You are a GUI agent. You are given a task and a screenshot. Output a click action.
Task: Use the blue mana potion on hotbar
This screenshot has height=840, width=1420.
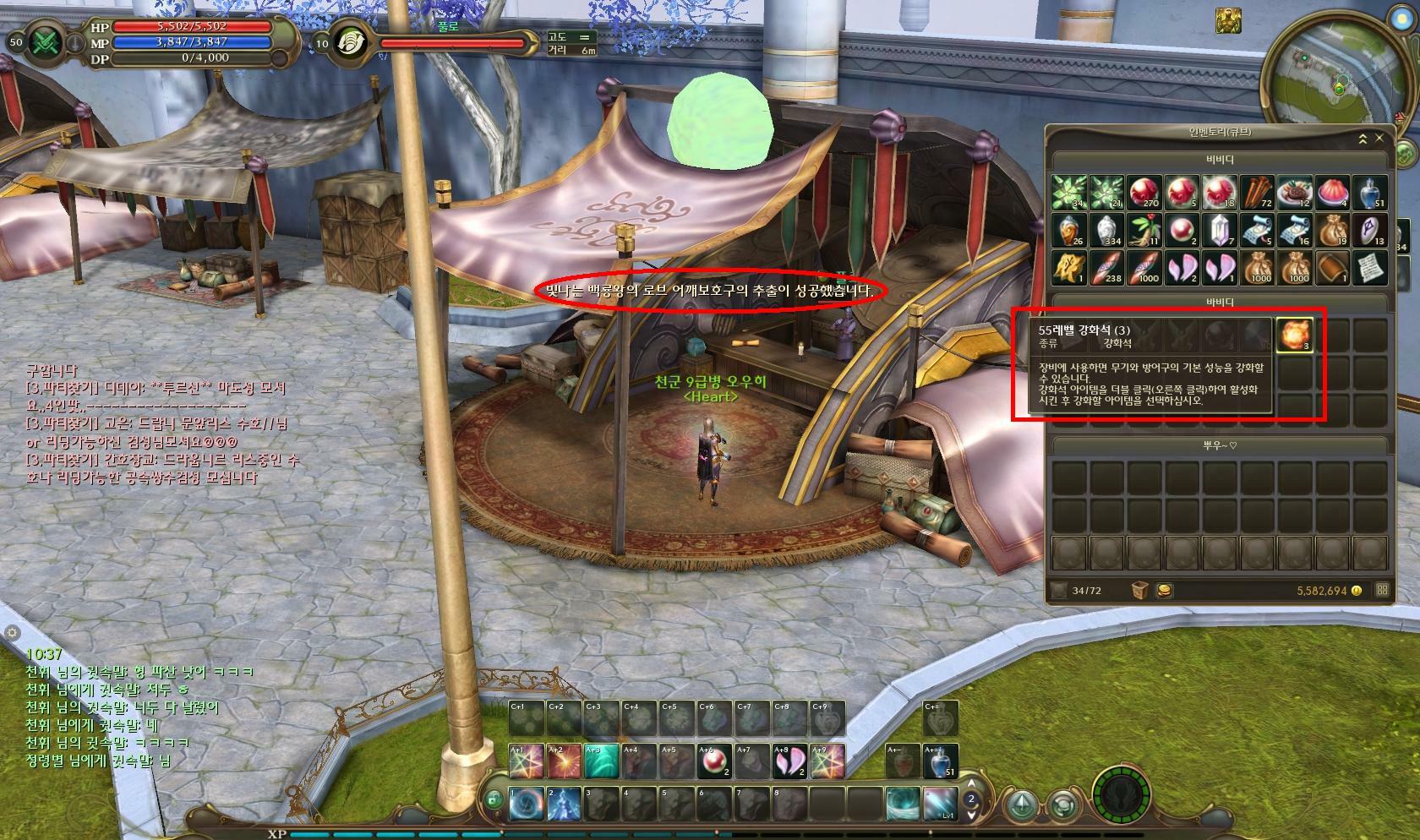tap(941, 761)
